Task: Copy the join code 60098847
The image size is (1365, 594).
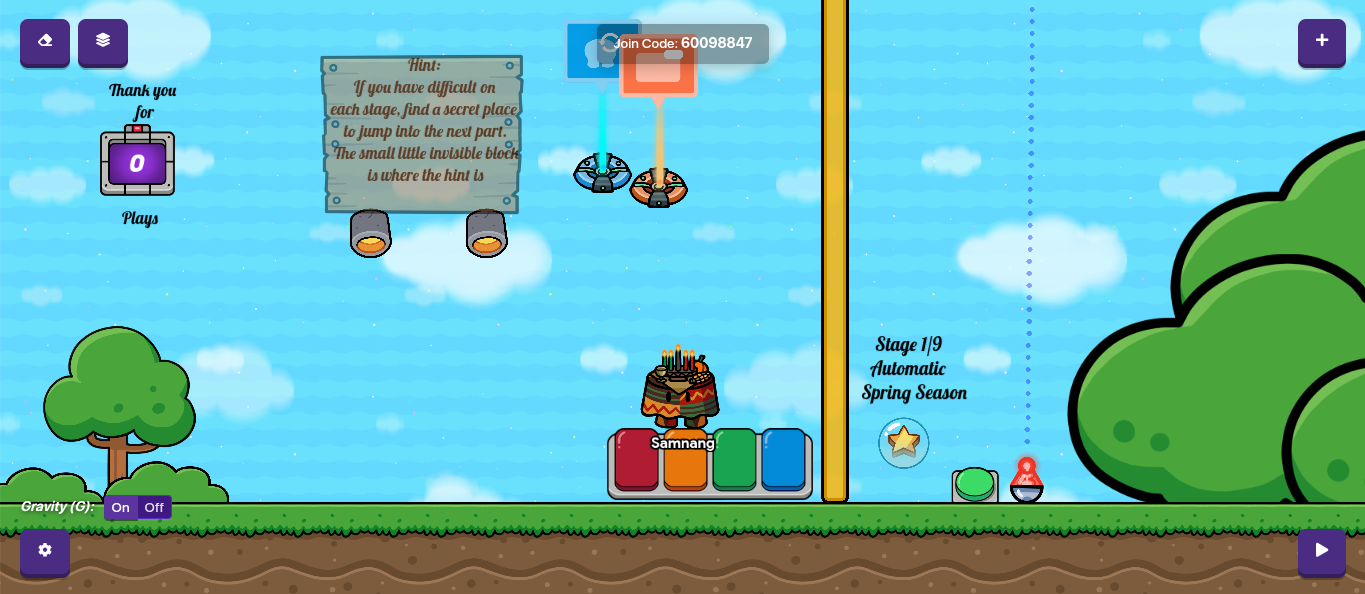Action: 715,44
